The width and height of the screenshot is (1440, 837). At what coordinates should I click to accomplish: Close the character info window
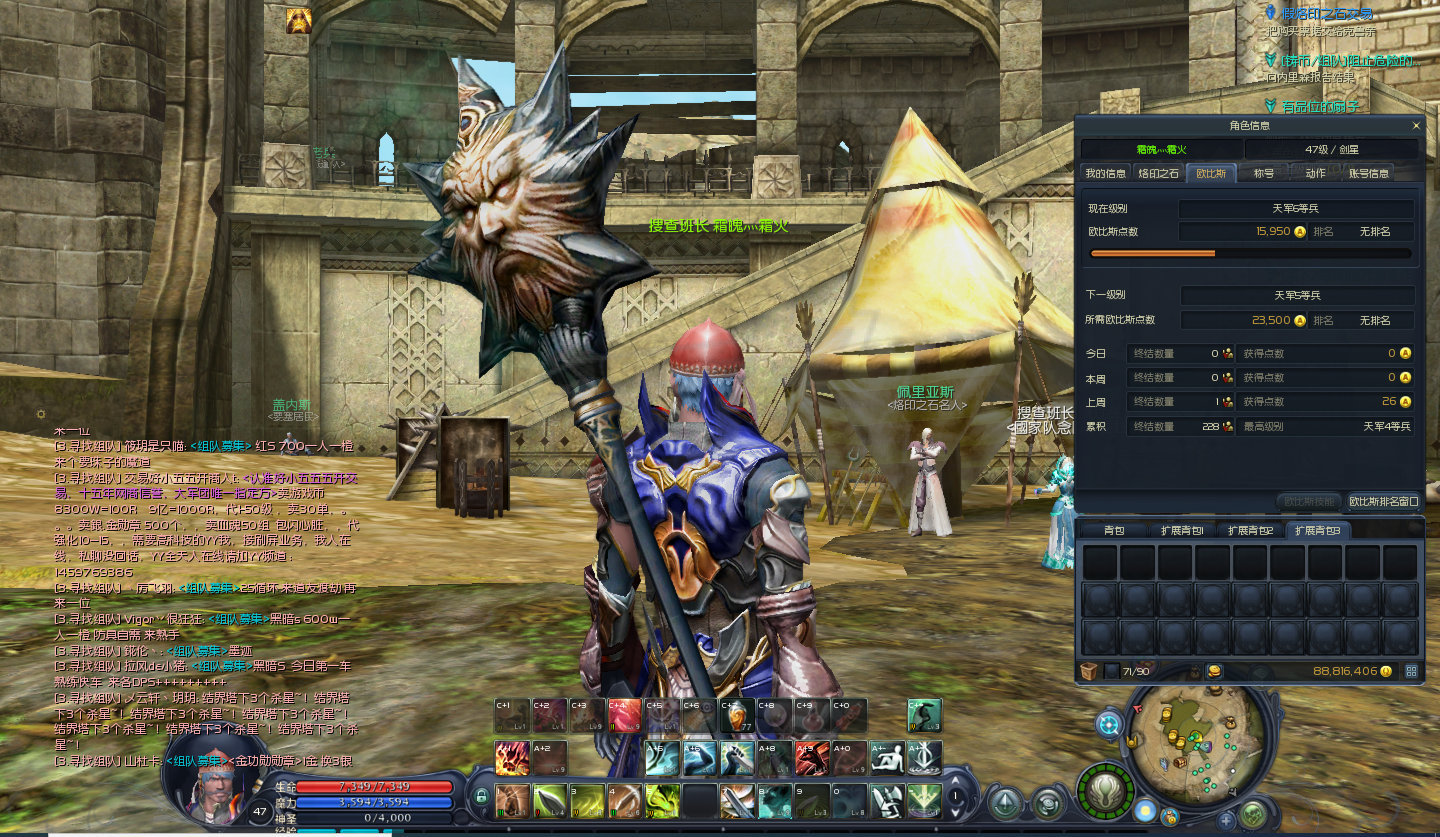coord(1415,126)
